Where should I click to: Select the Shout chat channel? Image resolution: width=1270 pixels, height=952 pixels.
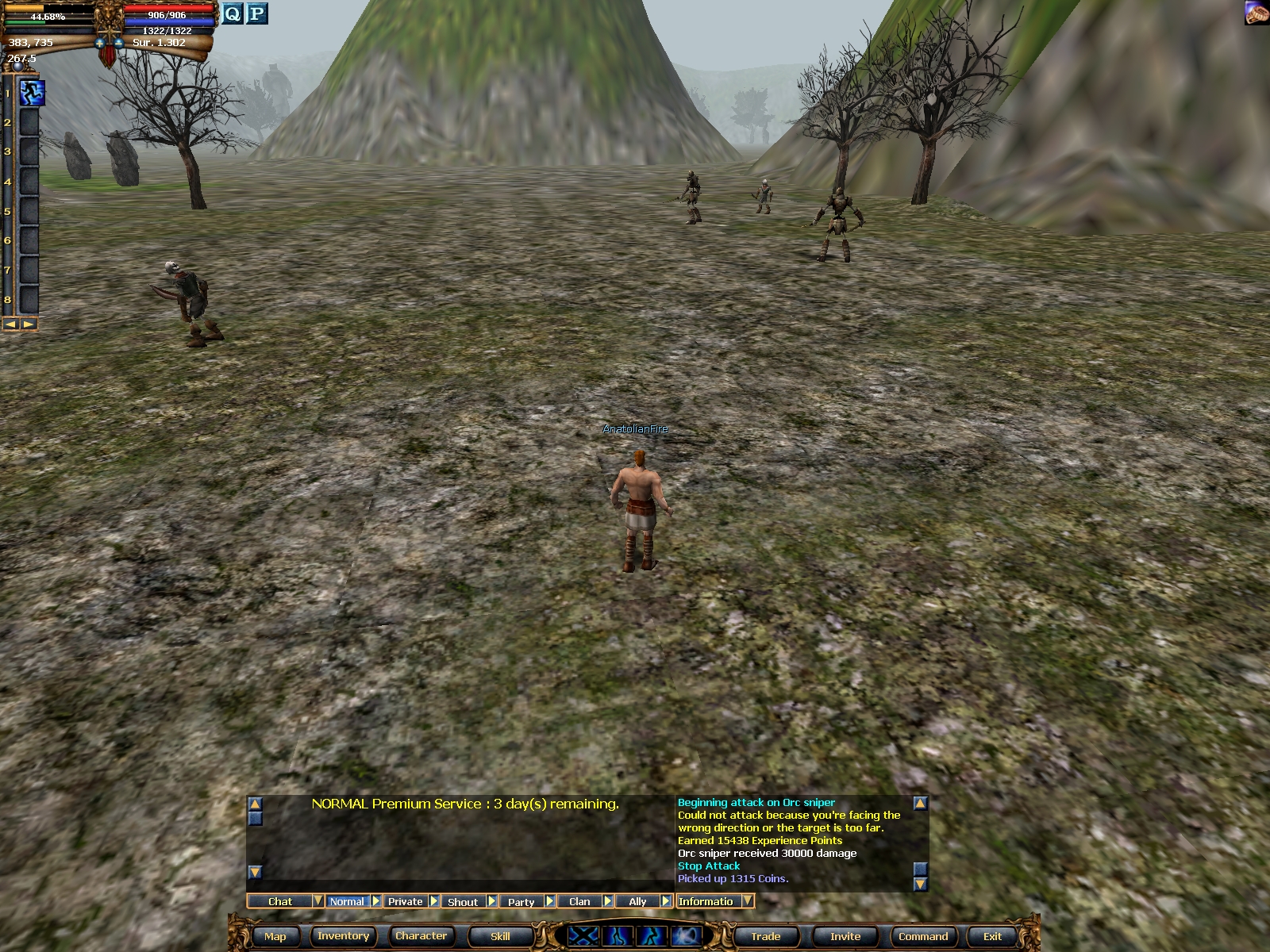point(462,901)
